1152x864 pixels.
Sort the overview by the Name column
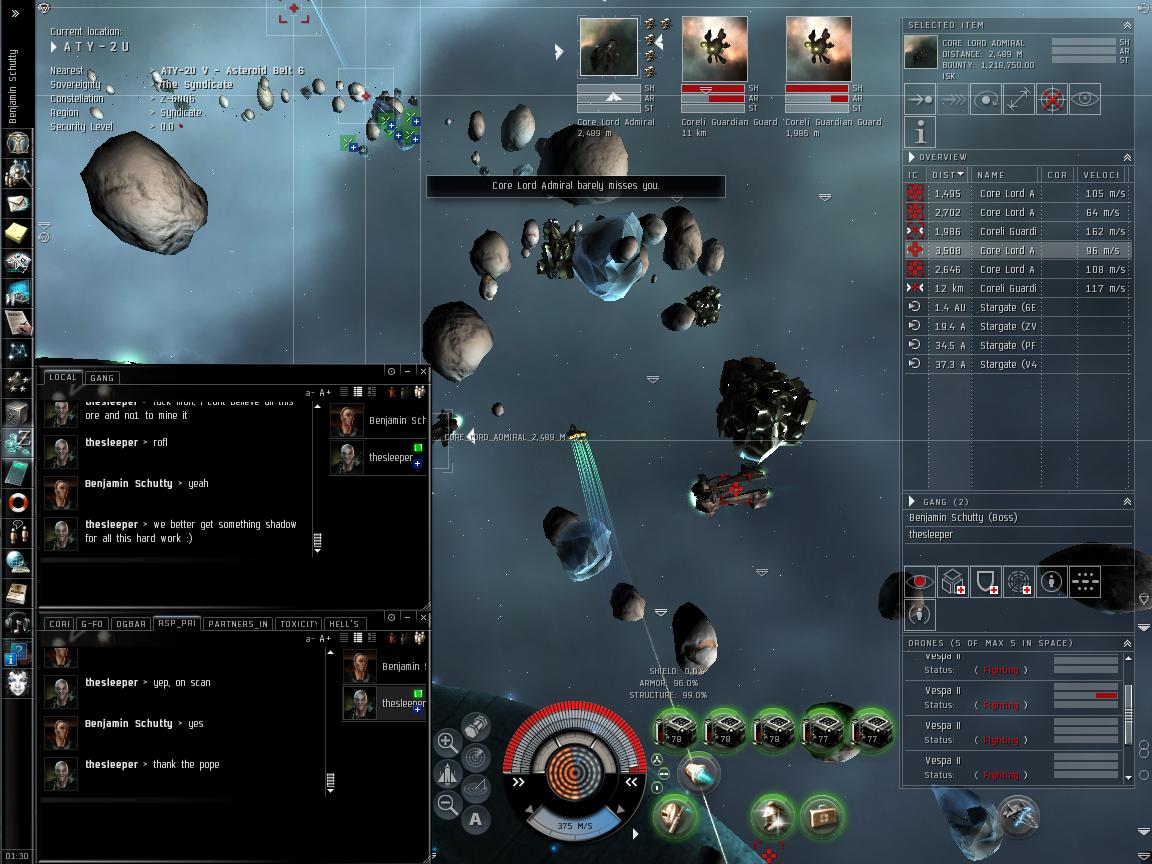1004,175
